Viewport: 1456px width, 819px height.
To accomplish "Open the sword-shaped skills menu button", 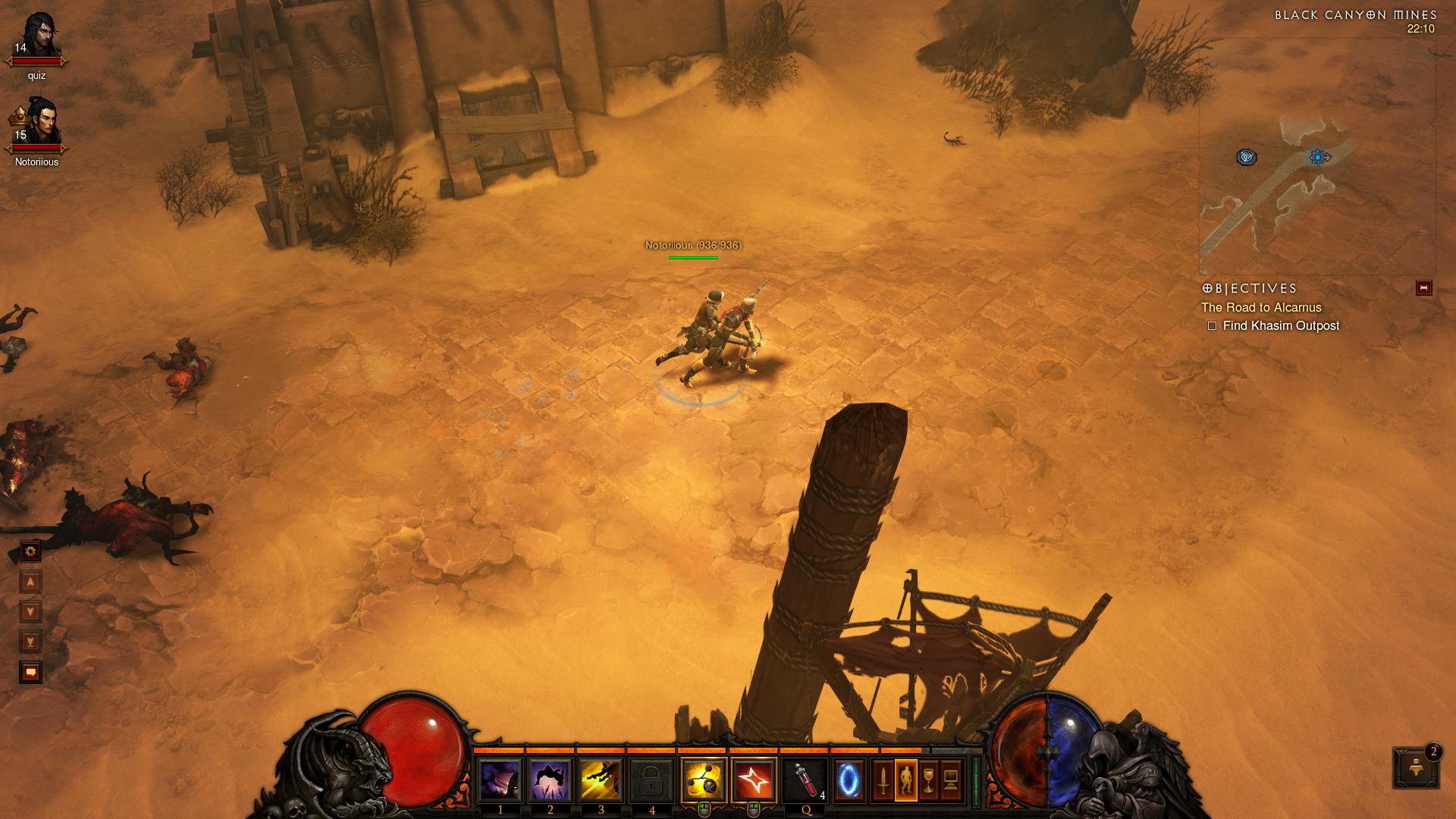I will (883, 780).
